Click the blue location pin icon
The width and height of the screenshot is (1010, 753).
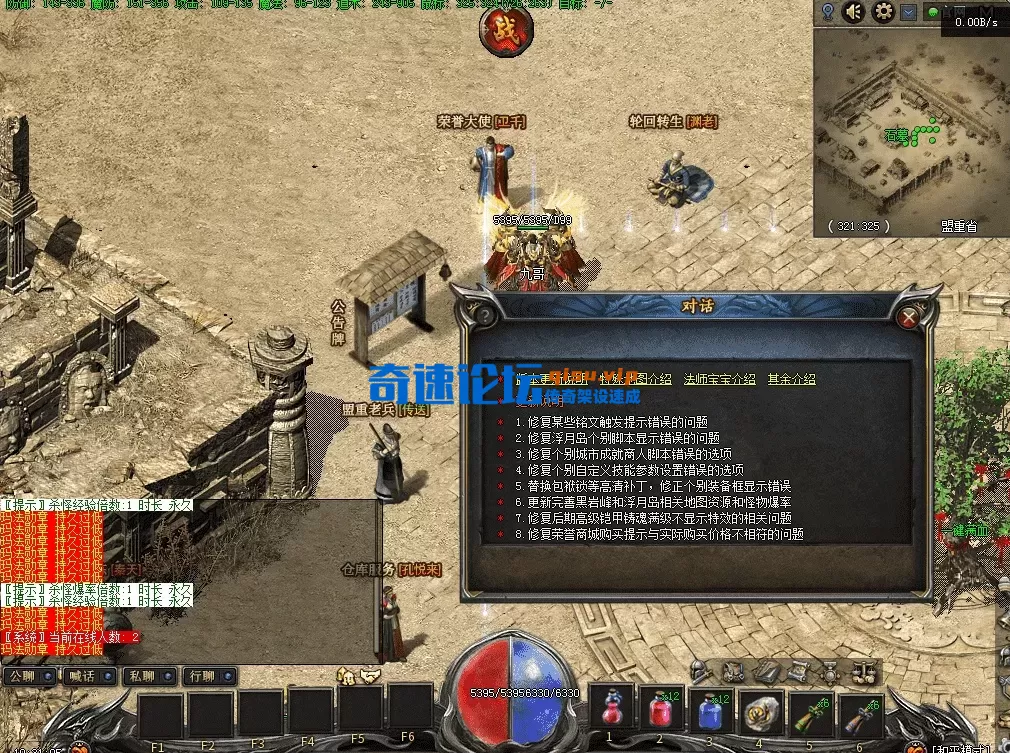click(828, 13)
